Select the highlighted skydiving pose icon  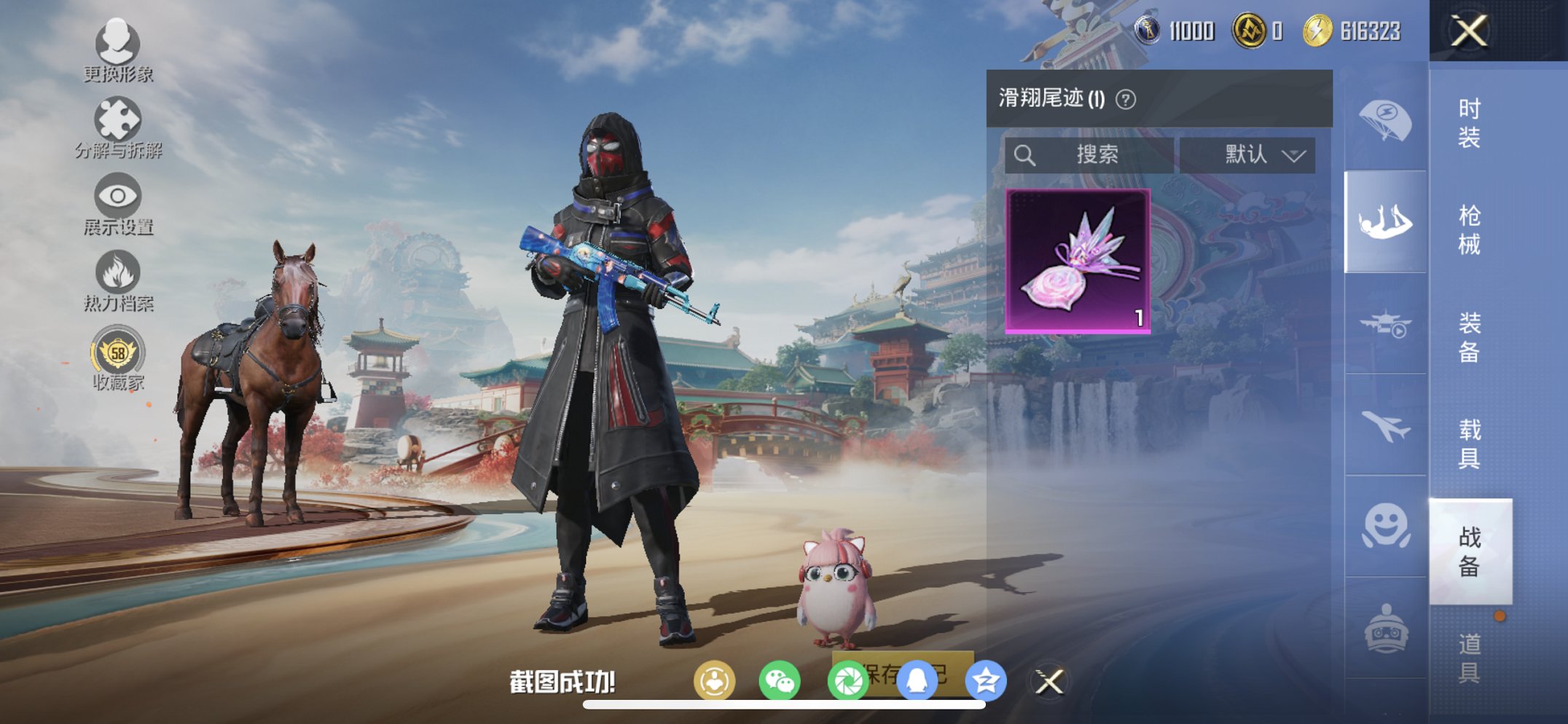pyautogui.click(x=1386, y=219)
